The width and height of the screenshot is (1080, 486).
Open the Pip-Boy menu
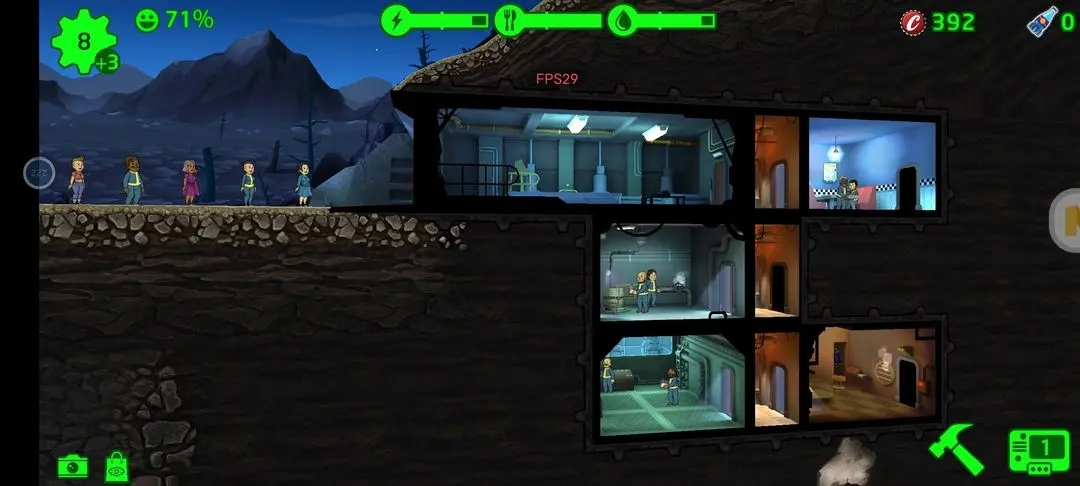[1036, 452]
